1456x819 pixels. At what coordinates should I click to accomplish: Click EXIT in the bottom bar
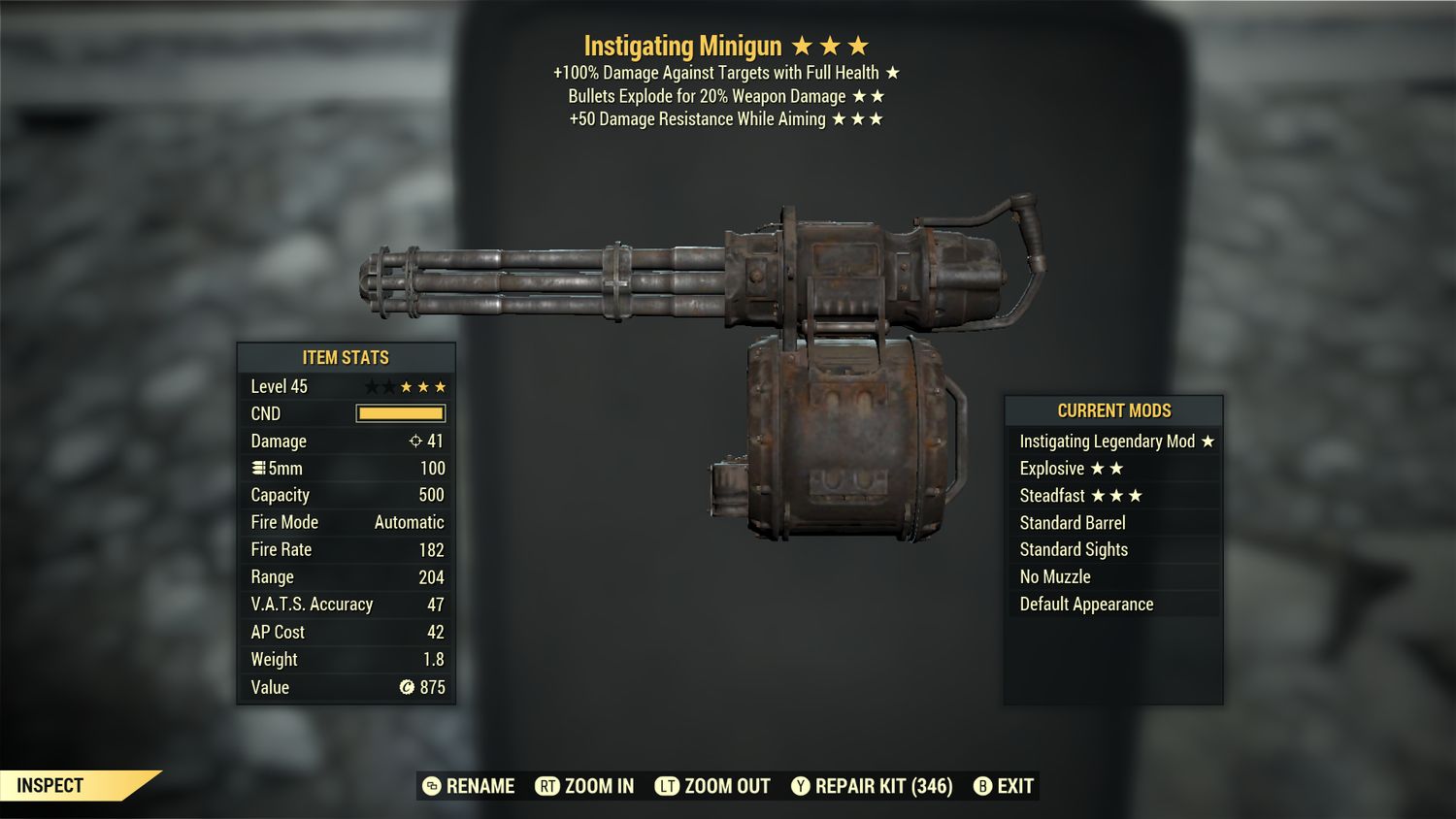pyautogui.click(x=1015, y=786)
